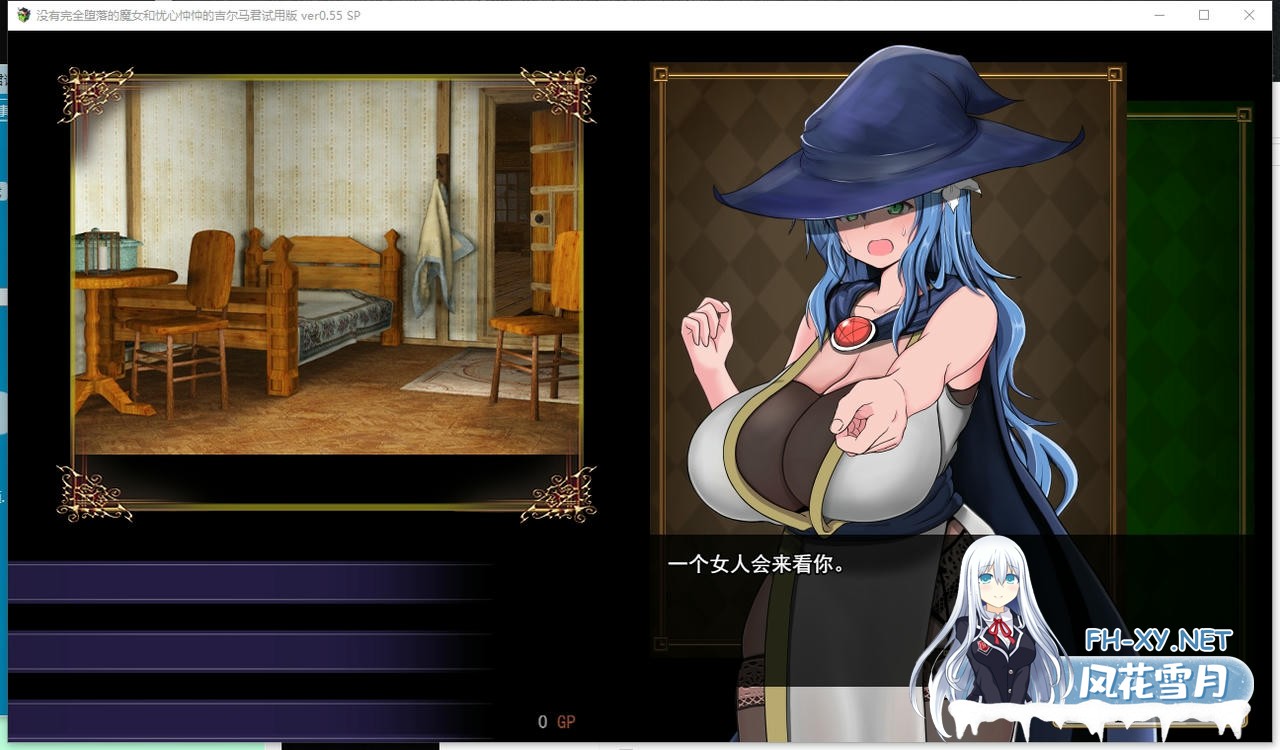
Task: Select the topmost purple choice bar
Action: pos(250,580)
